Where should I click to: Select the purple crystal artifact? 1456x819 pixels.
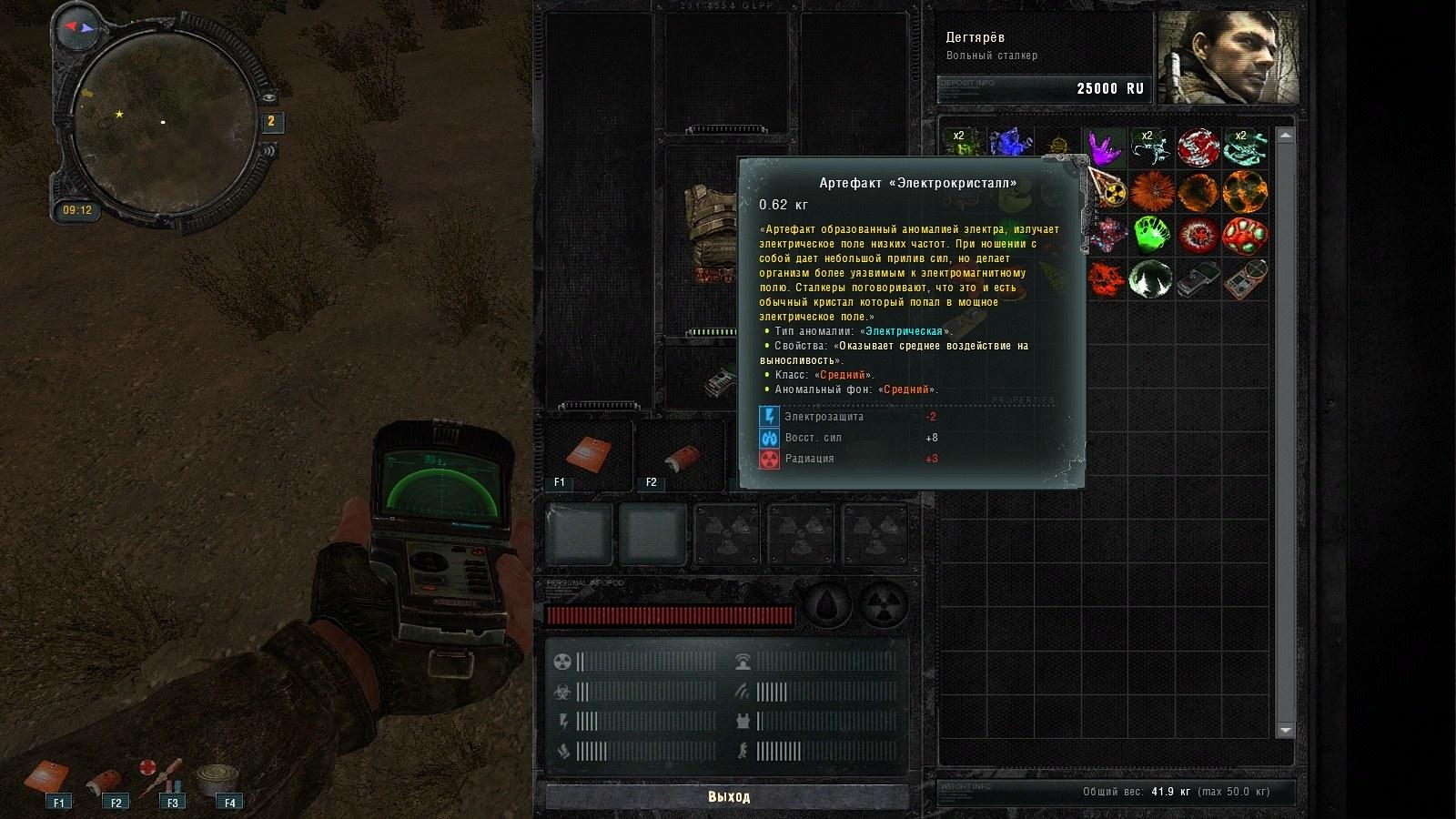(1104, 146)
